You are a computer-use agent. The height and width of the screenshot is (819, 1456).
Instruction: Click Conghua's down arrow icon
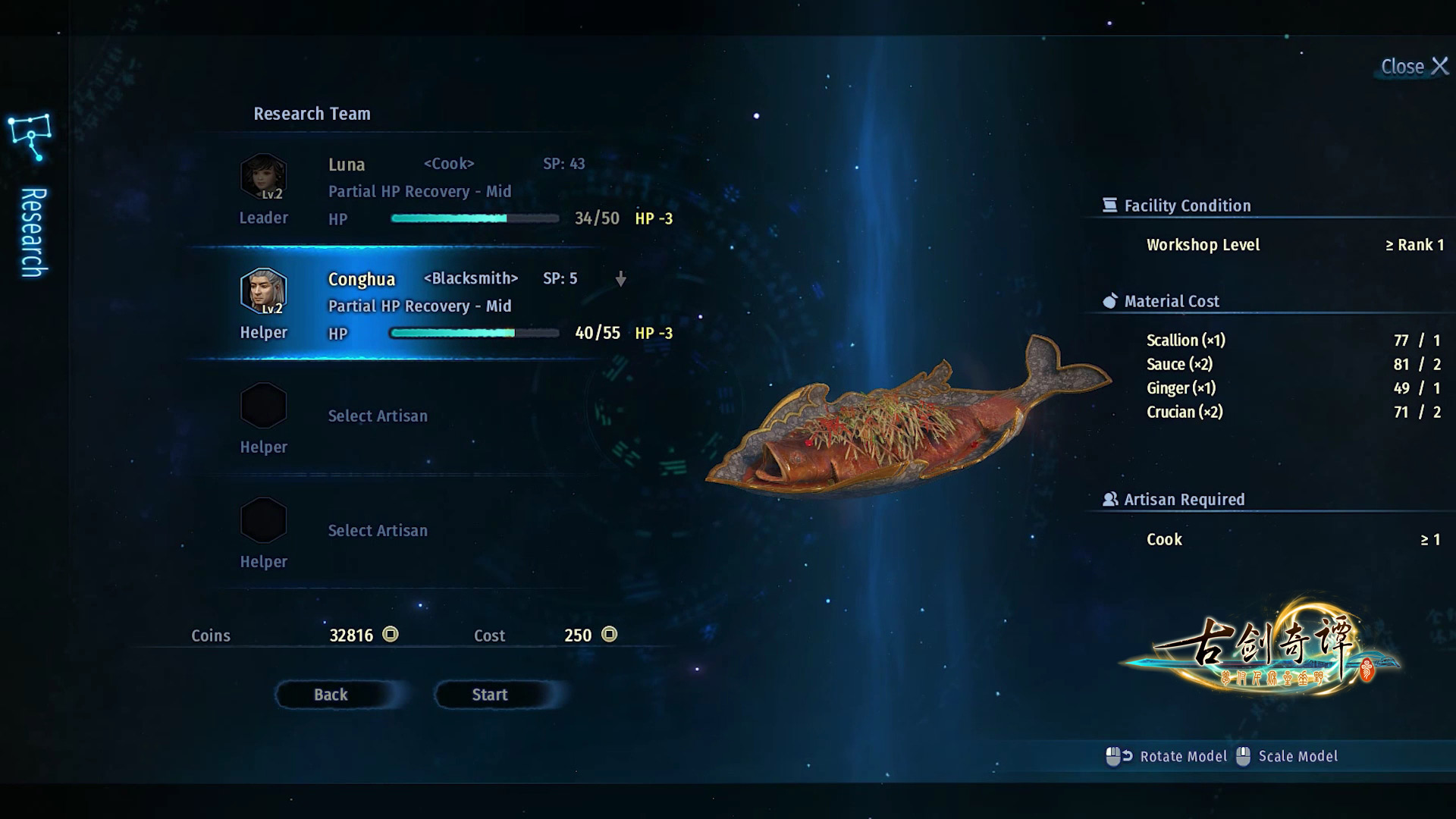coord(620,279)
